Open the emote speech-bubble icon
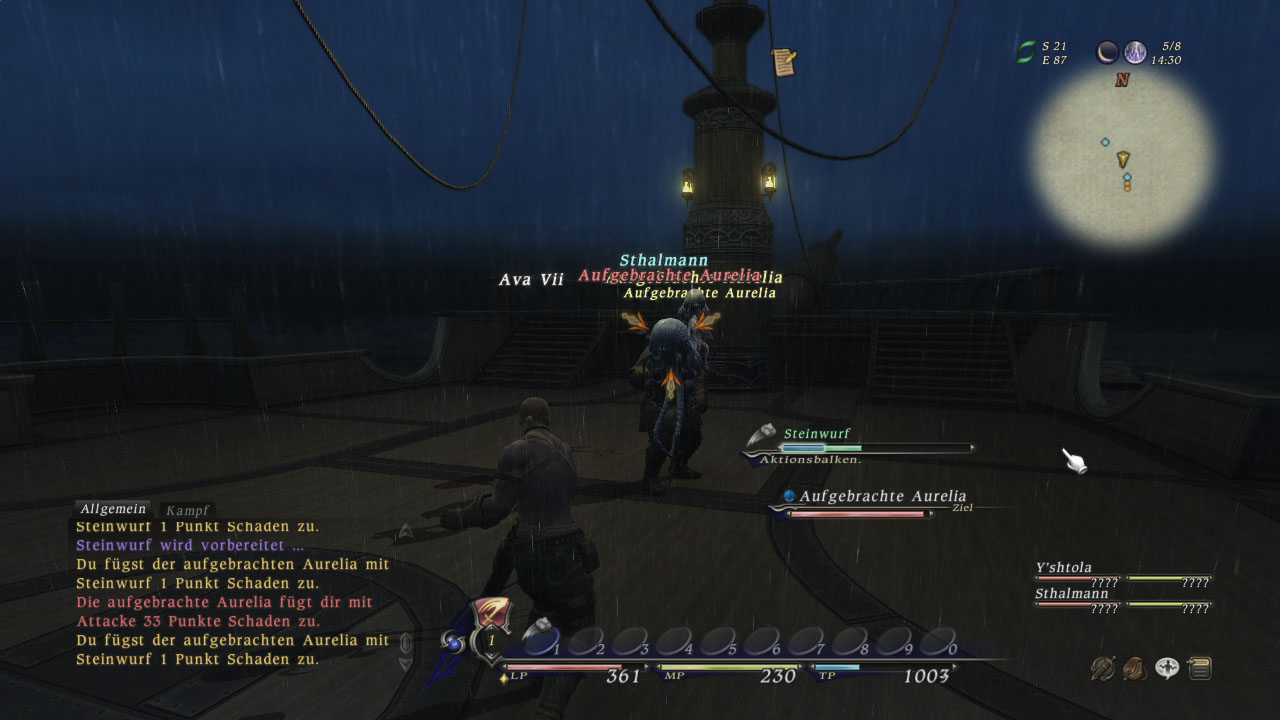Viewport: 1280px width, 720px height. point(1167,666)
